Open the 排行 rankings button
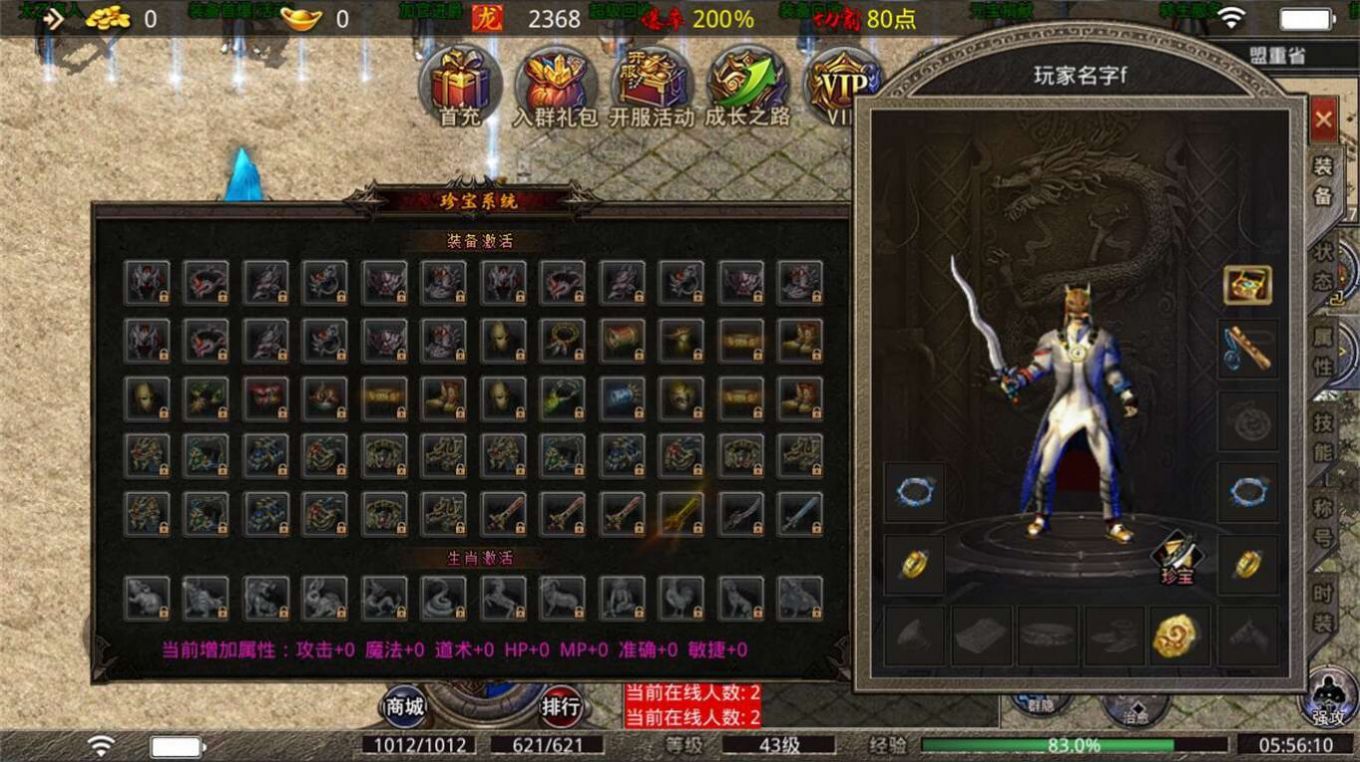This screenshot has width=1360, height=762. pyautogui.click(x=559, y=706)
